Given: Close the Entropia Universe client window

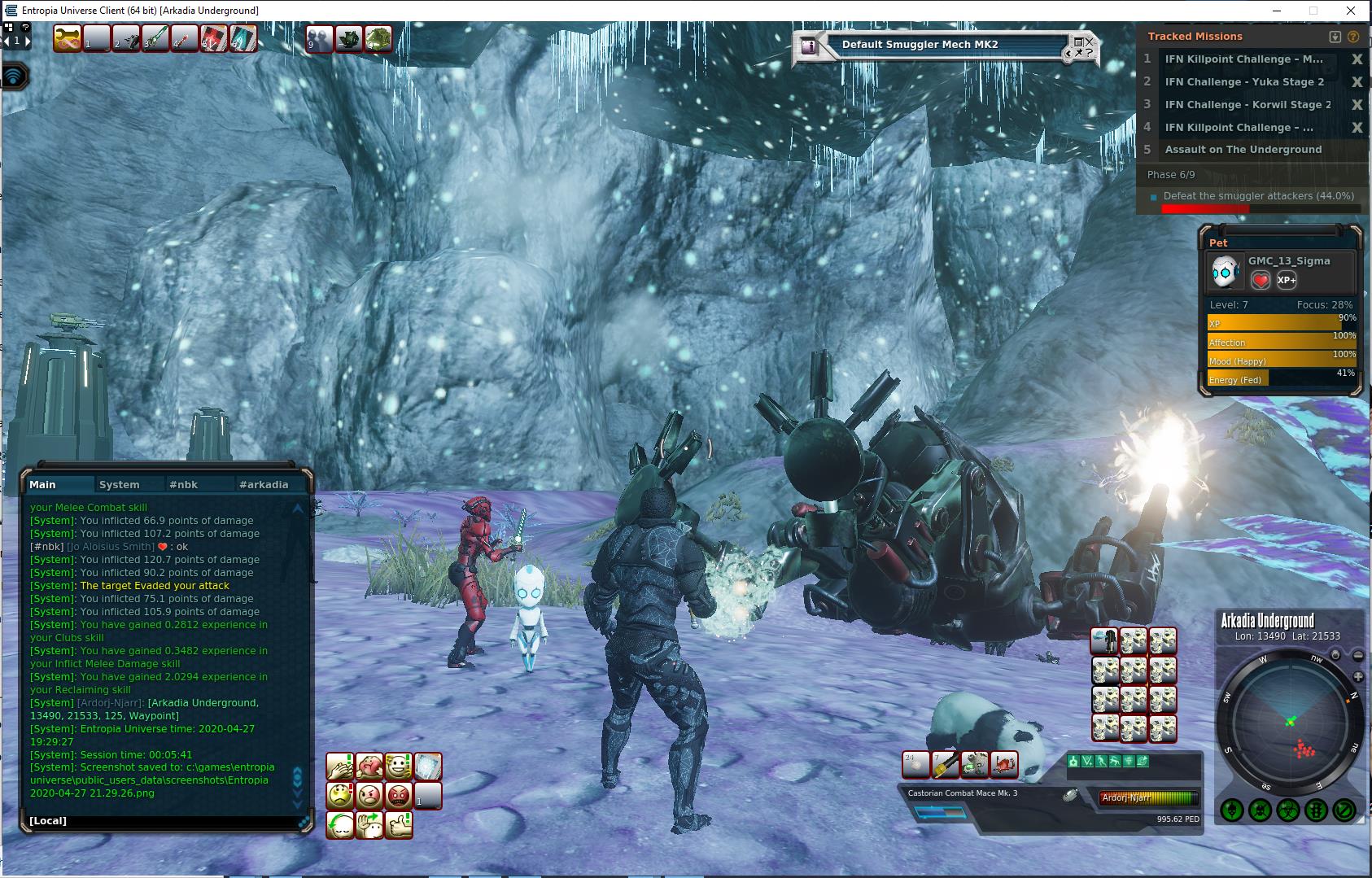Looking at the screenshot, I should (1352, 11).
